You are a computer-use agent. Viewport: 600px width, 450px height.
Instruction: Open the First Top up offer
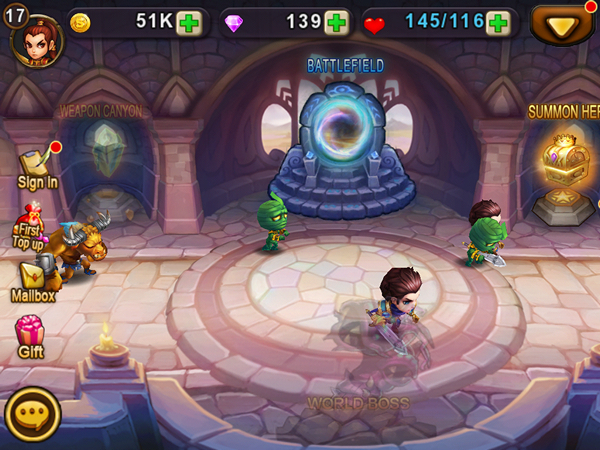coord(30,226)
